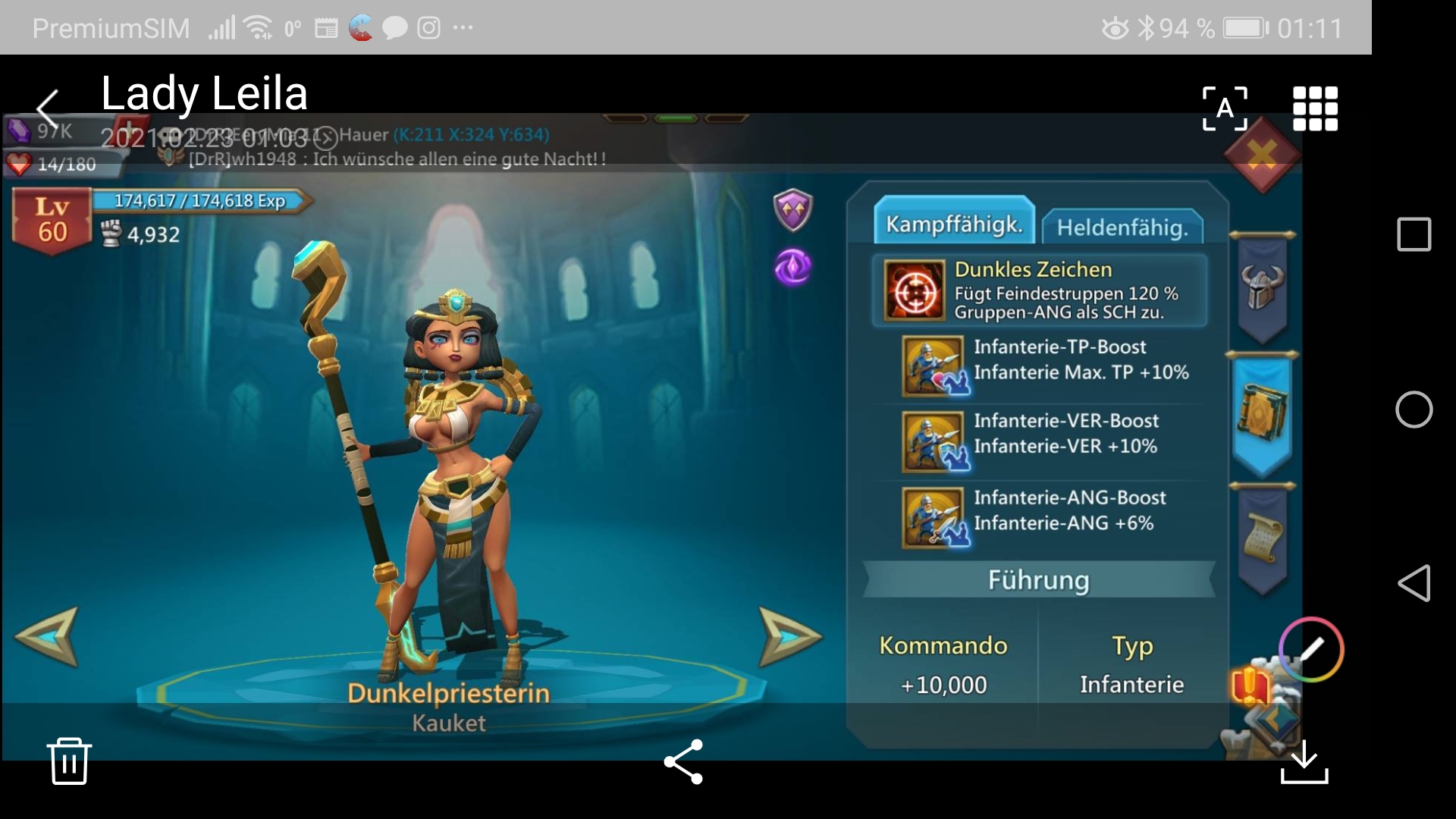The image size is (1456, 819).
Task: Open the book banner side tab
Action: [x=1262, y=413]
